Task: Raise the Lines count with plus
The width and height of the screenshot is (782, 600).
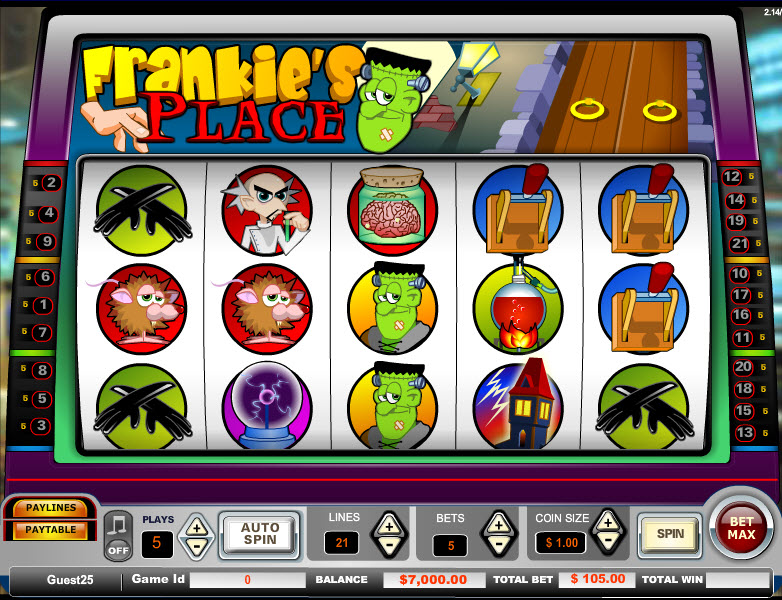Action: pyautogui.click(x=389, y=523)
